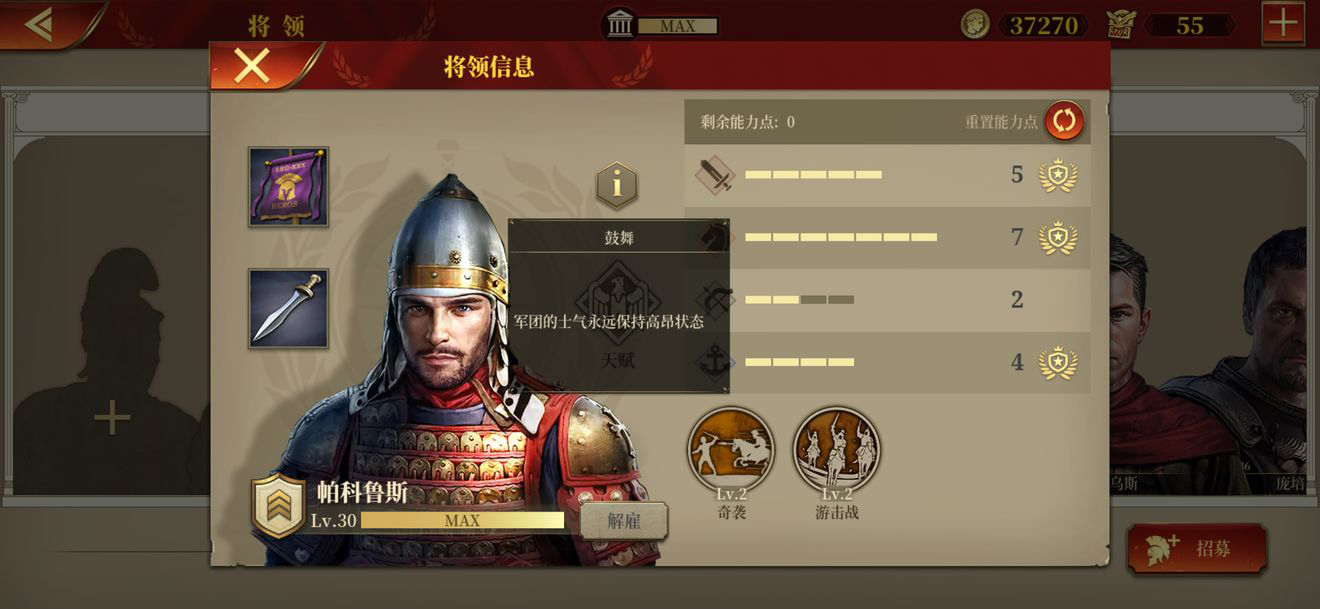Screen dimensions: 1320x609
Task: Tap the medal currency icon showing 55
Action: tap(1123, 25)
